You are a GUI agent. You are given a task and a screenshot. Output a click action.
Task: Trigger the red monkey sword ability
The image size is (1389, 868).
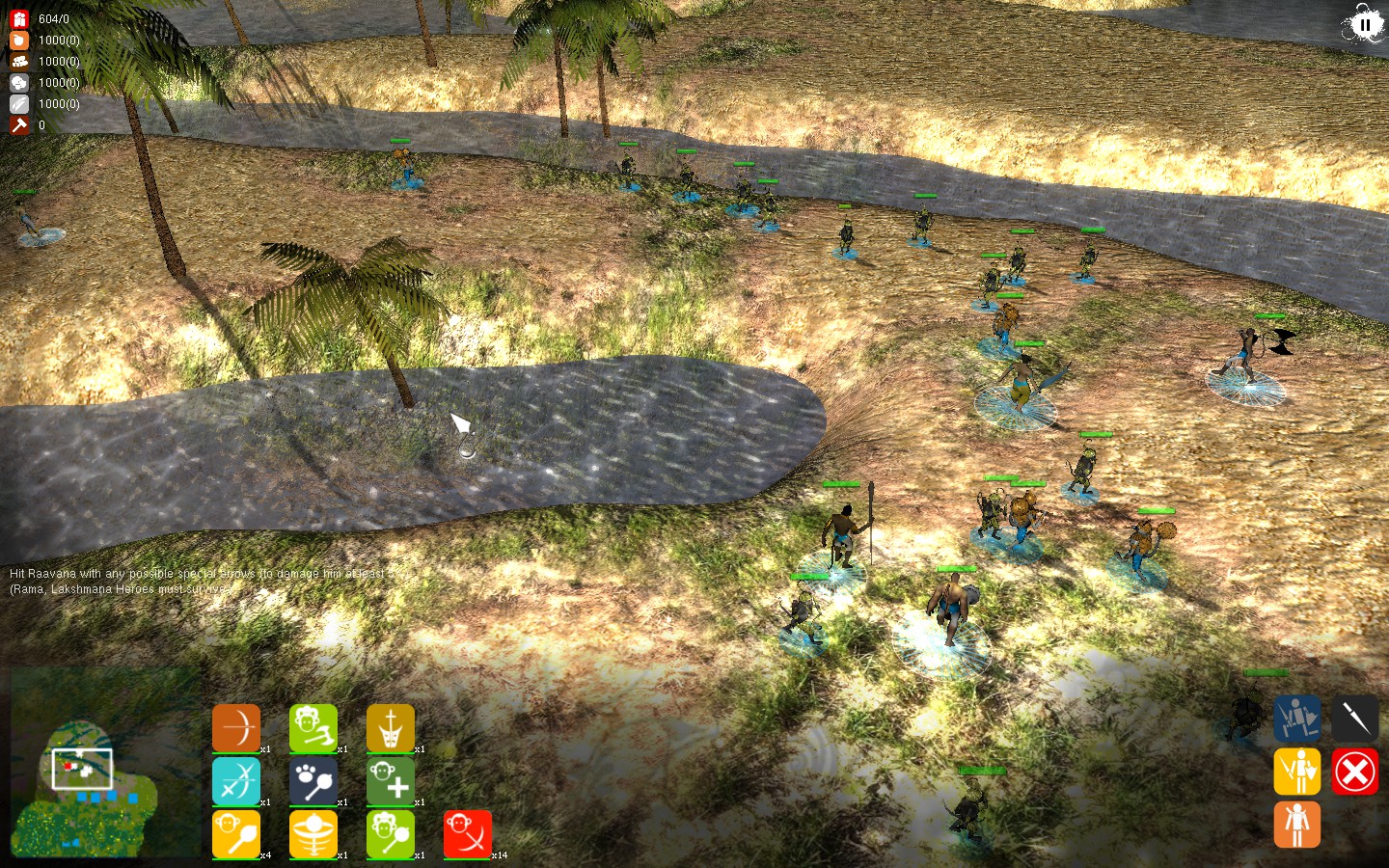[468, 834]
